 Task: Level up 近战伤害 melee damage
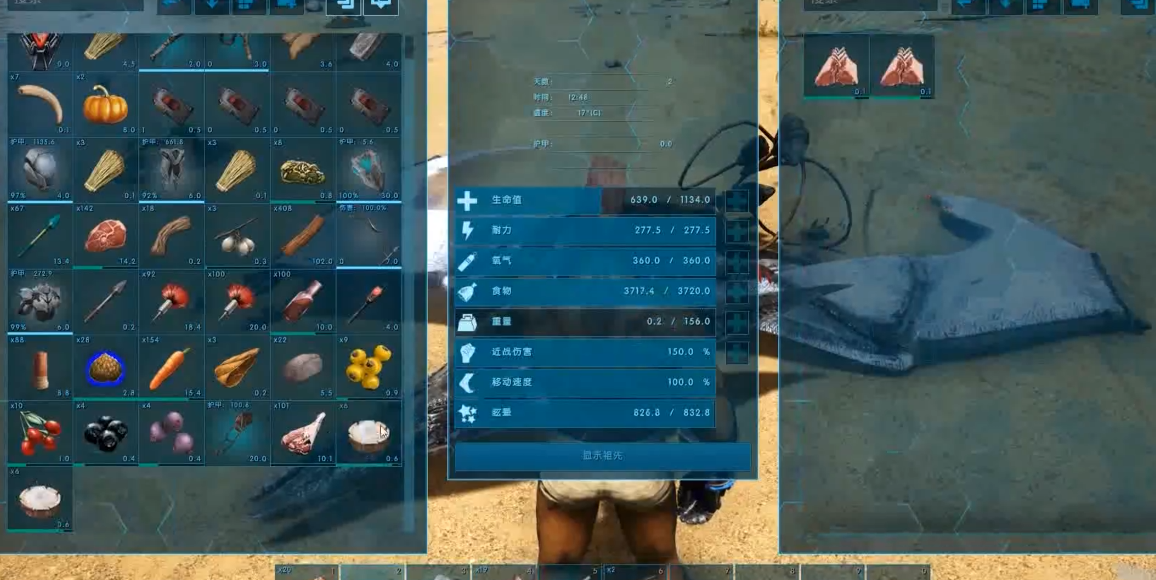737,352
